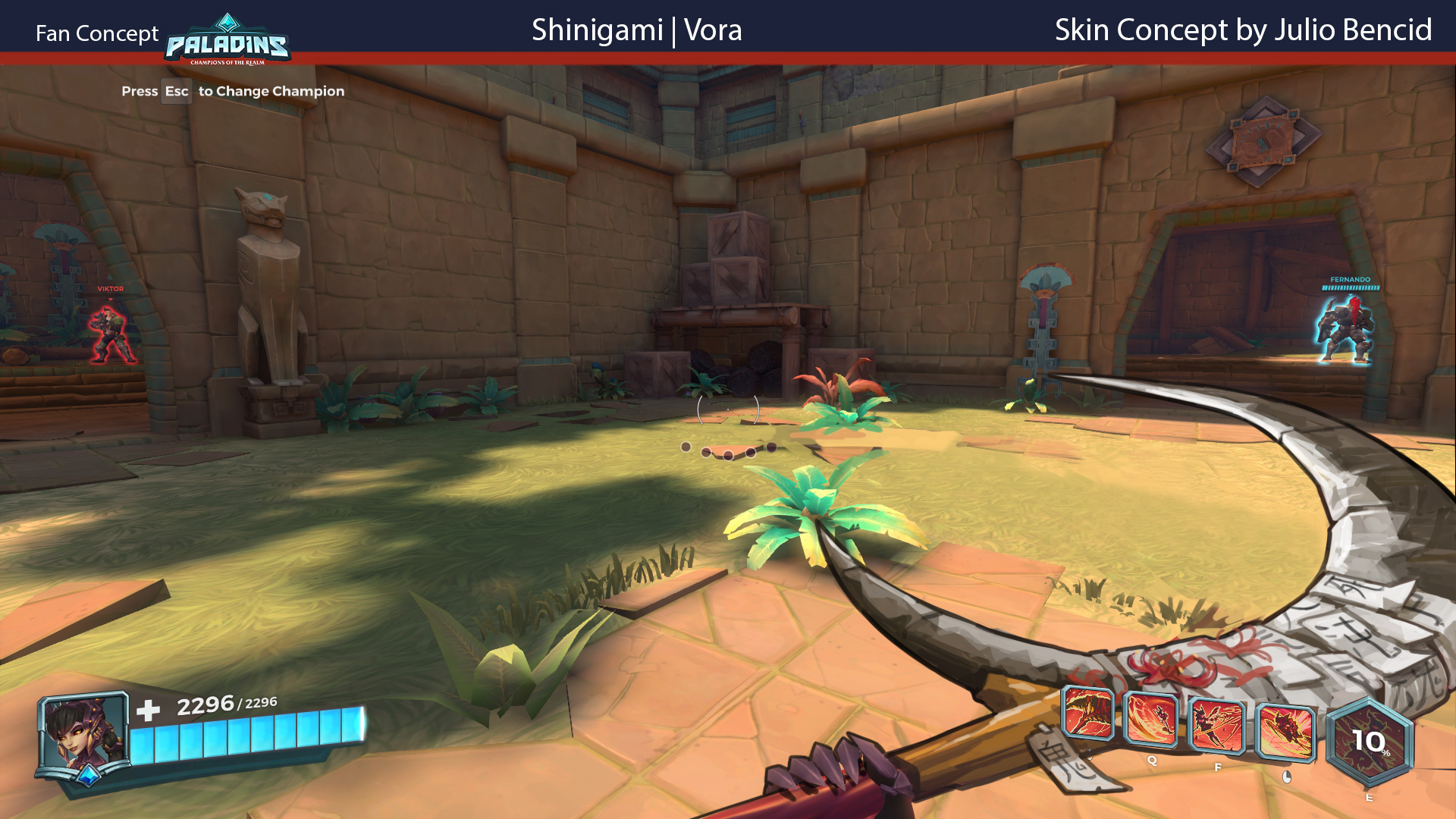Image resolution: width=1456 pixels, height=819 pixels.
Task: Activate the Q swirling slash ability
Action: (1150, 720)
